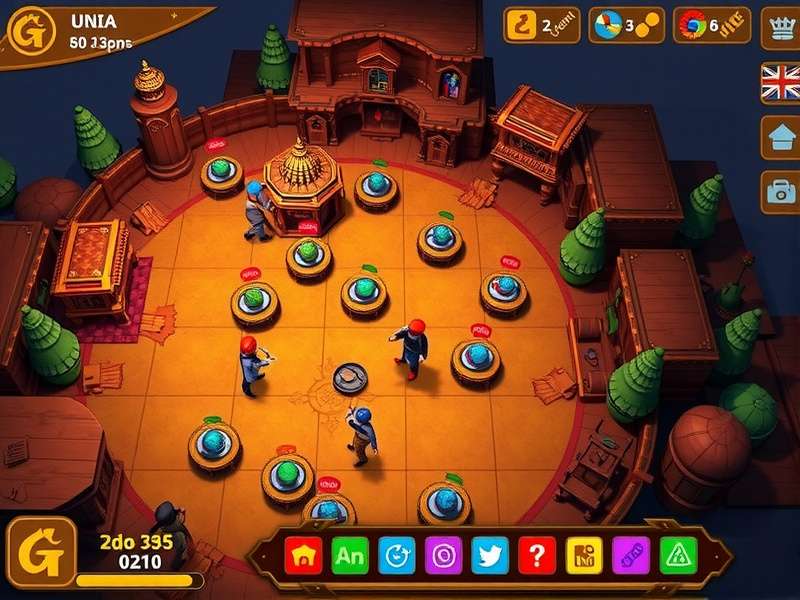This screenshot has height=600, width=800.
Task: Click the gold G emblem beside UNIA
Action: [x=31, y=32]
